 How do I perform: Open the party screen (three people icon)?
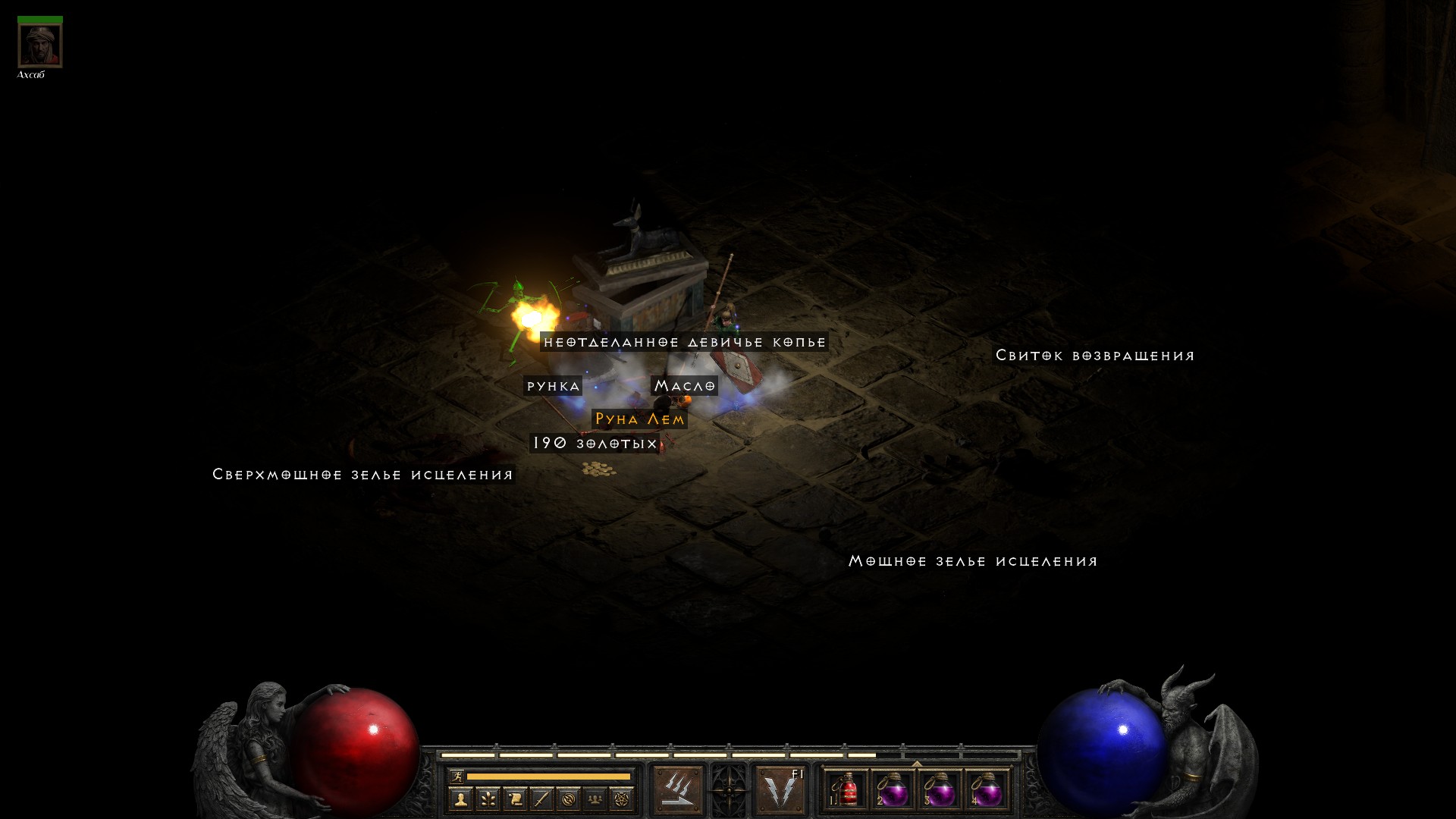595,799
